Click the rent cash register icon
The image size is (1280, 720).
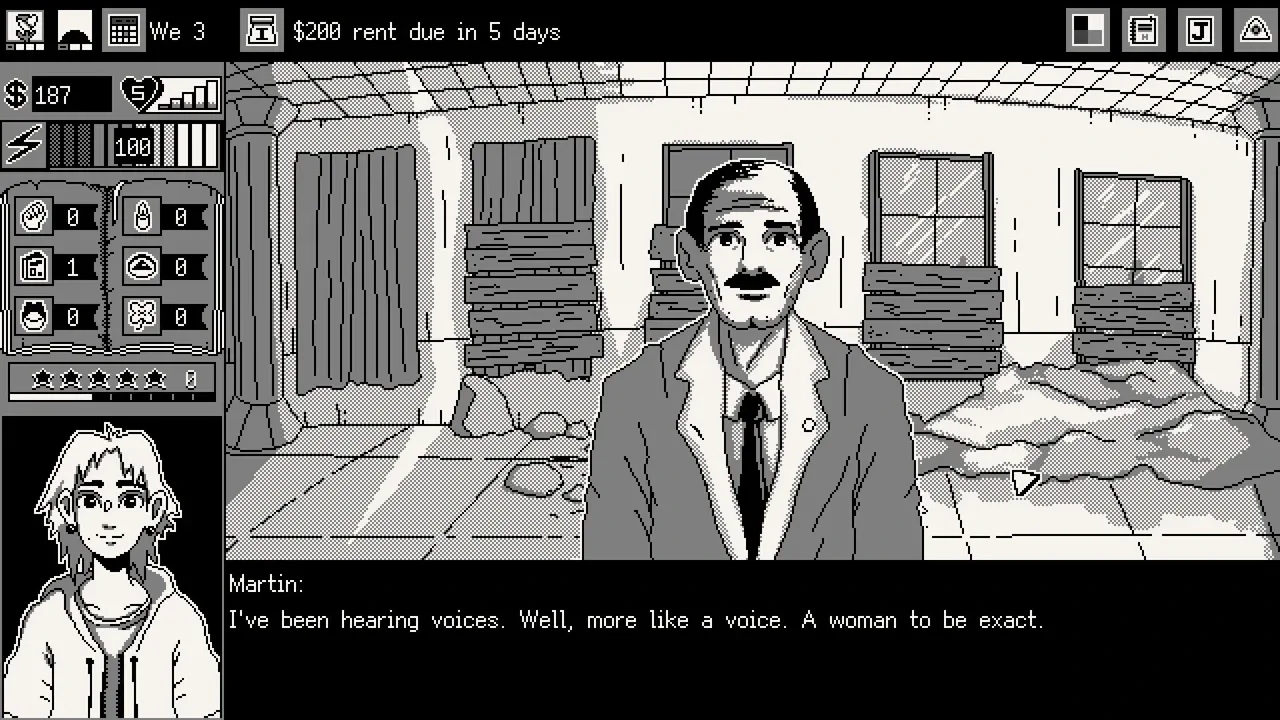tap(261, 31)
